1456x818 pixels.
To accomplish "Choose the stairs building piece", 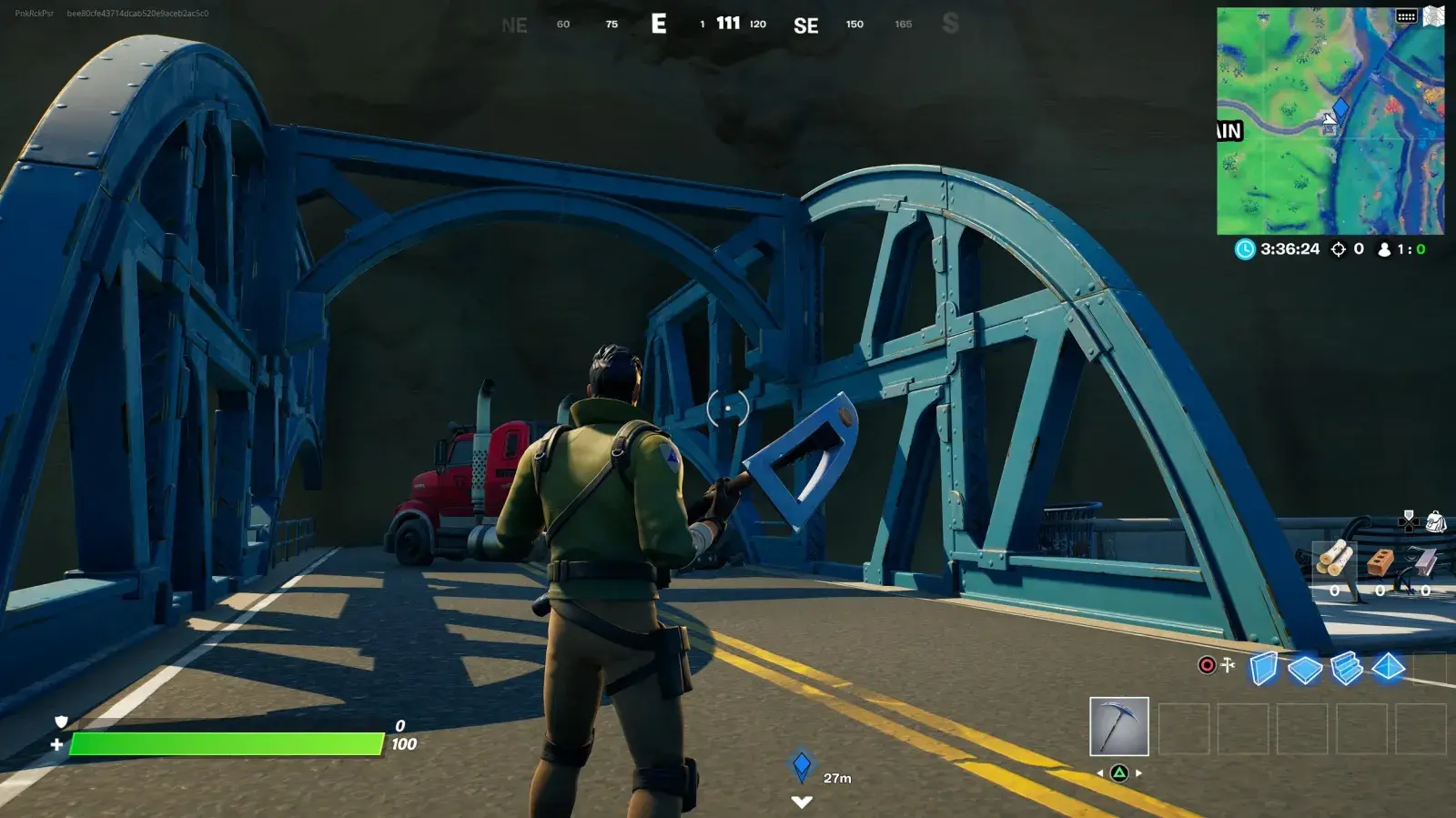I will (x=1347, y=669).
